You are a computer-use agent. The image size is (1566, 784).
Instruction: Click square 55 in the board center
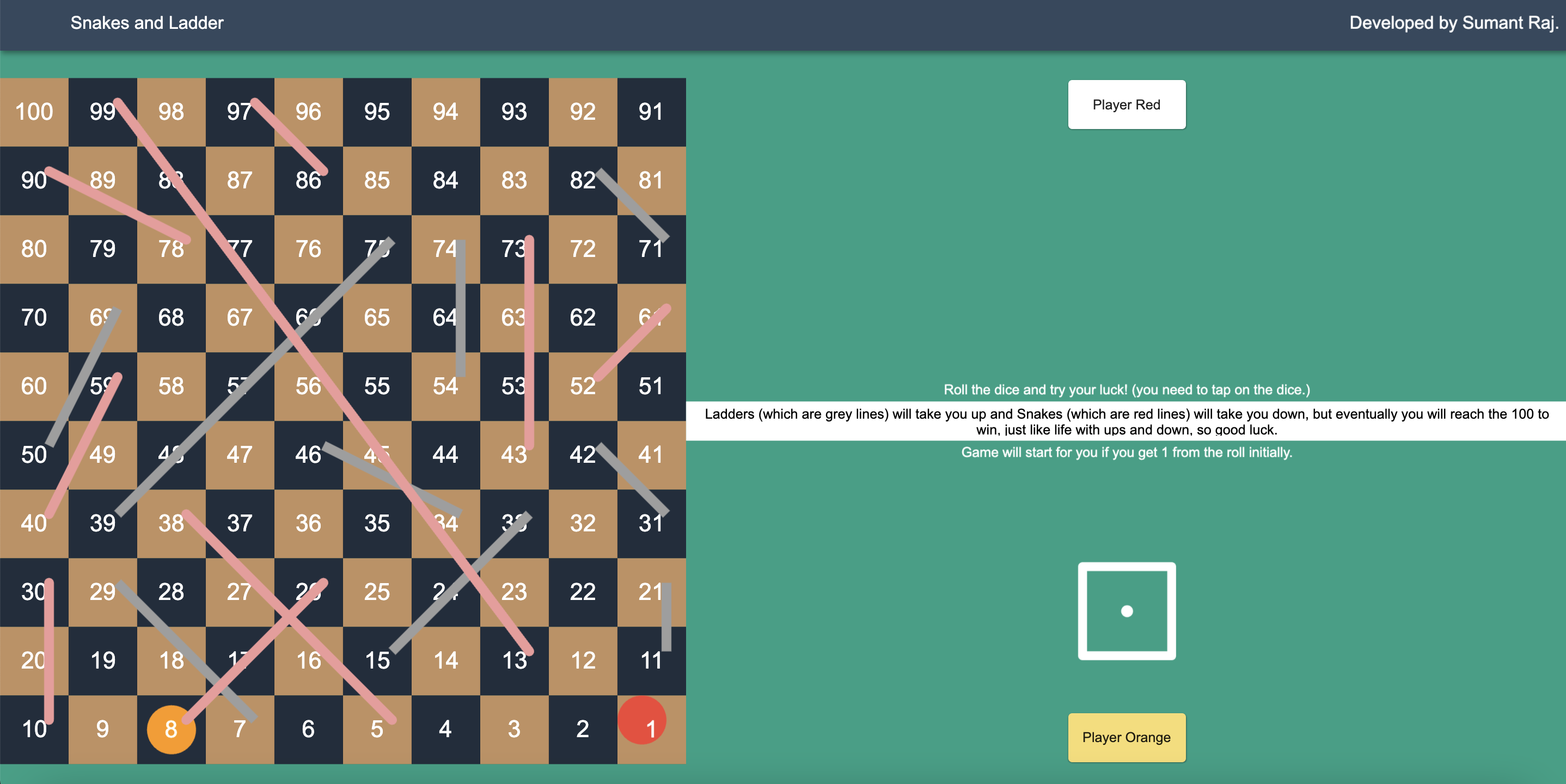(x=377, y=386)
